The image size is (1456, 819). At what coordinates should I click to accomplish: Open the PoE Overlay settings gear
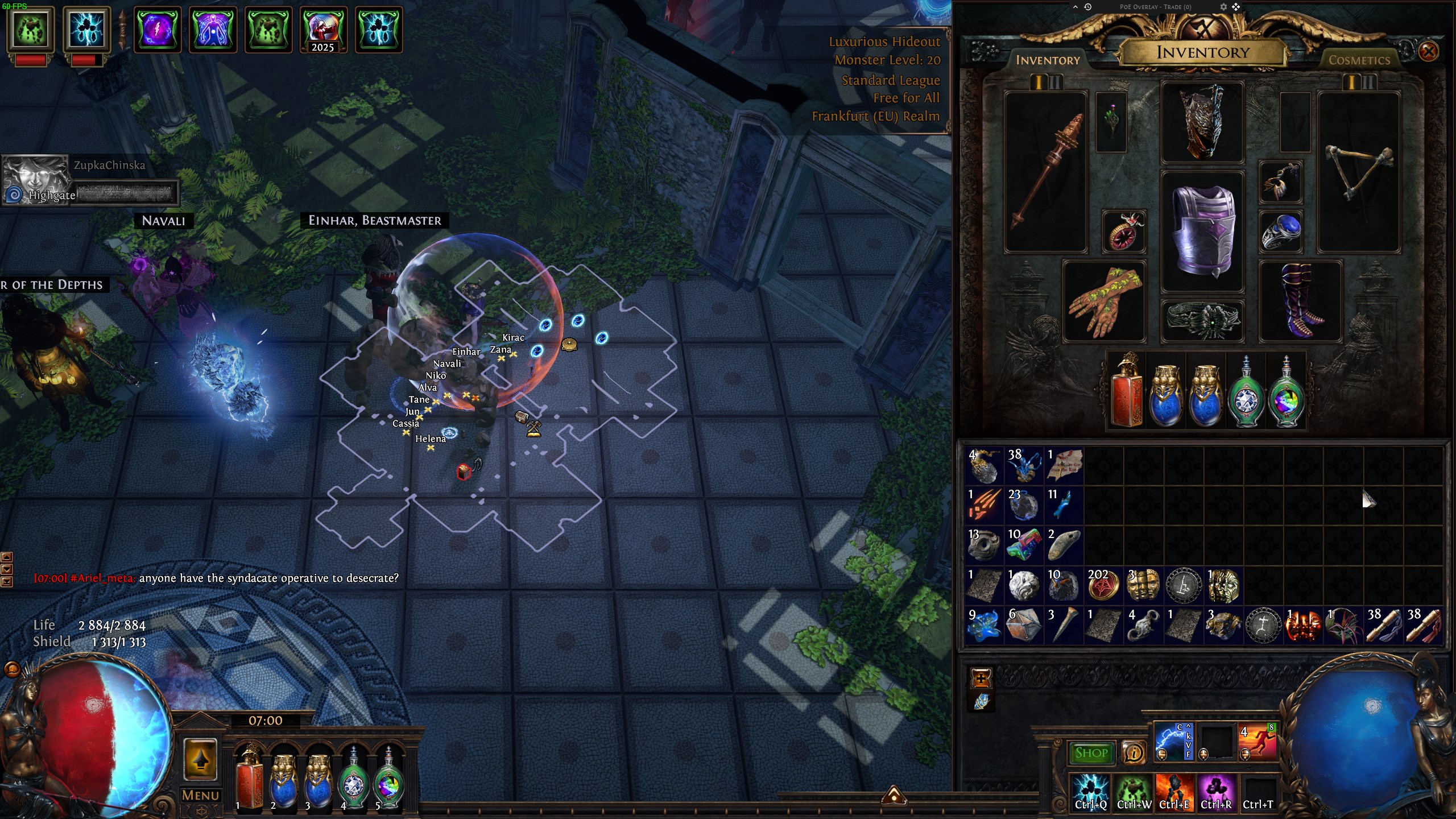tap(1223, 7)
